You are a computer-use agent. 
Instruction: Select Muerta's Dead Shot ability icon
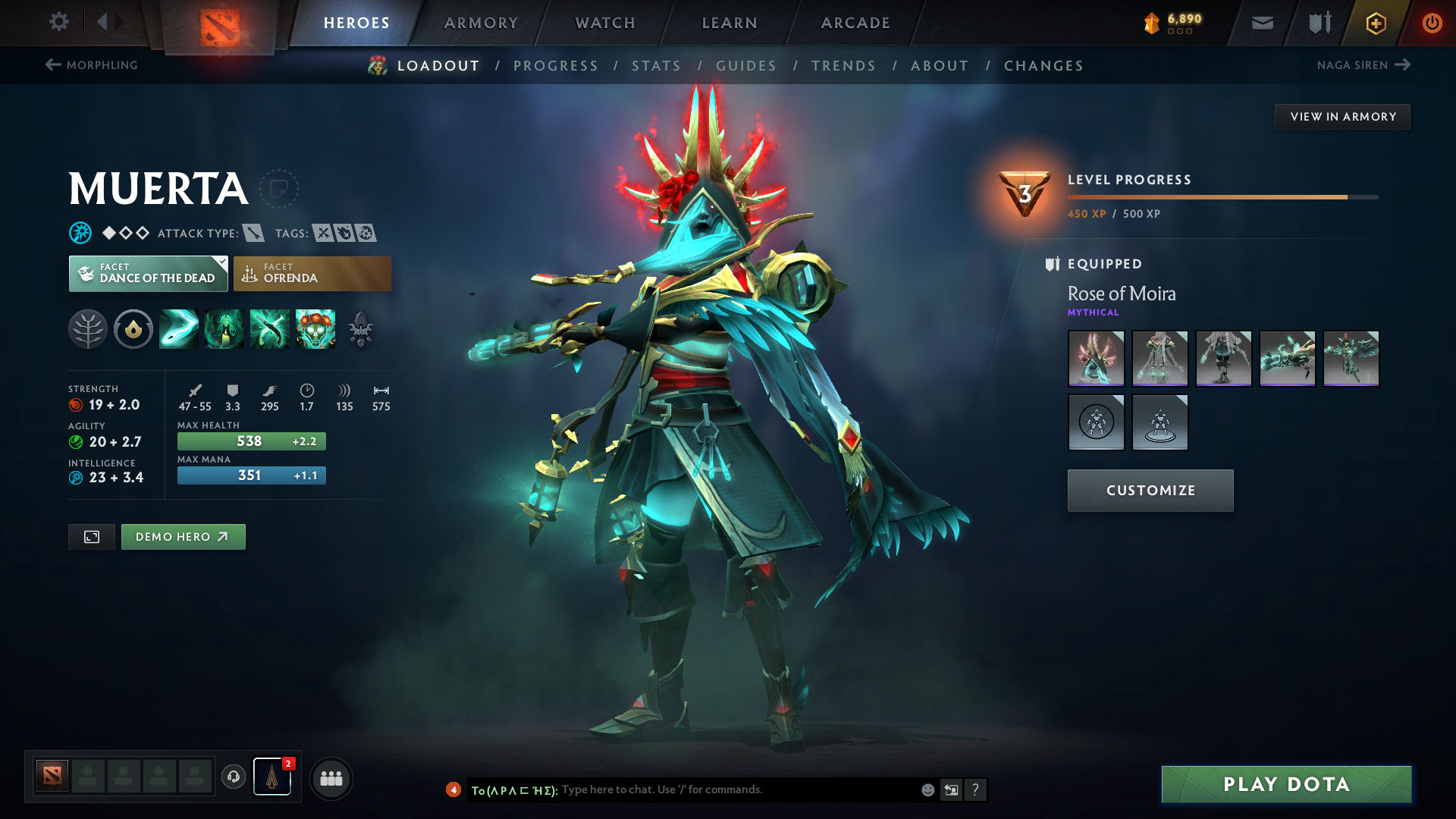point(178,329)
